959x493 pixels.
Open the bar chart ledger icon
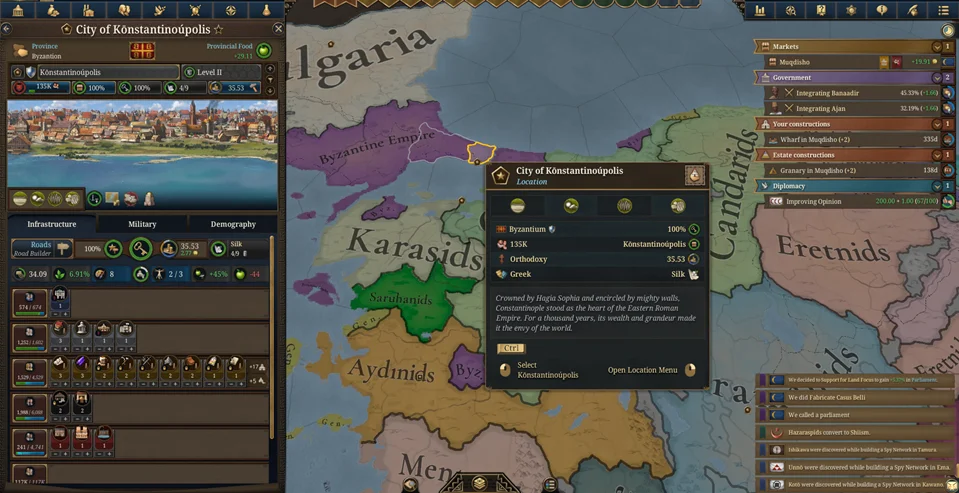click(760, 10)
